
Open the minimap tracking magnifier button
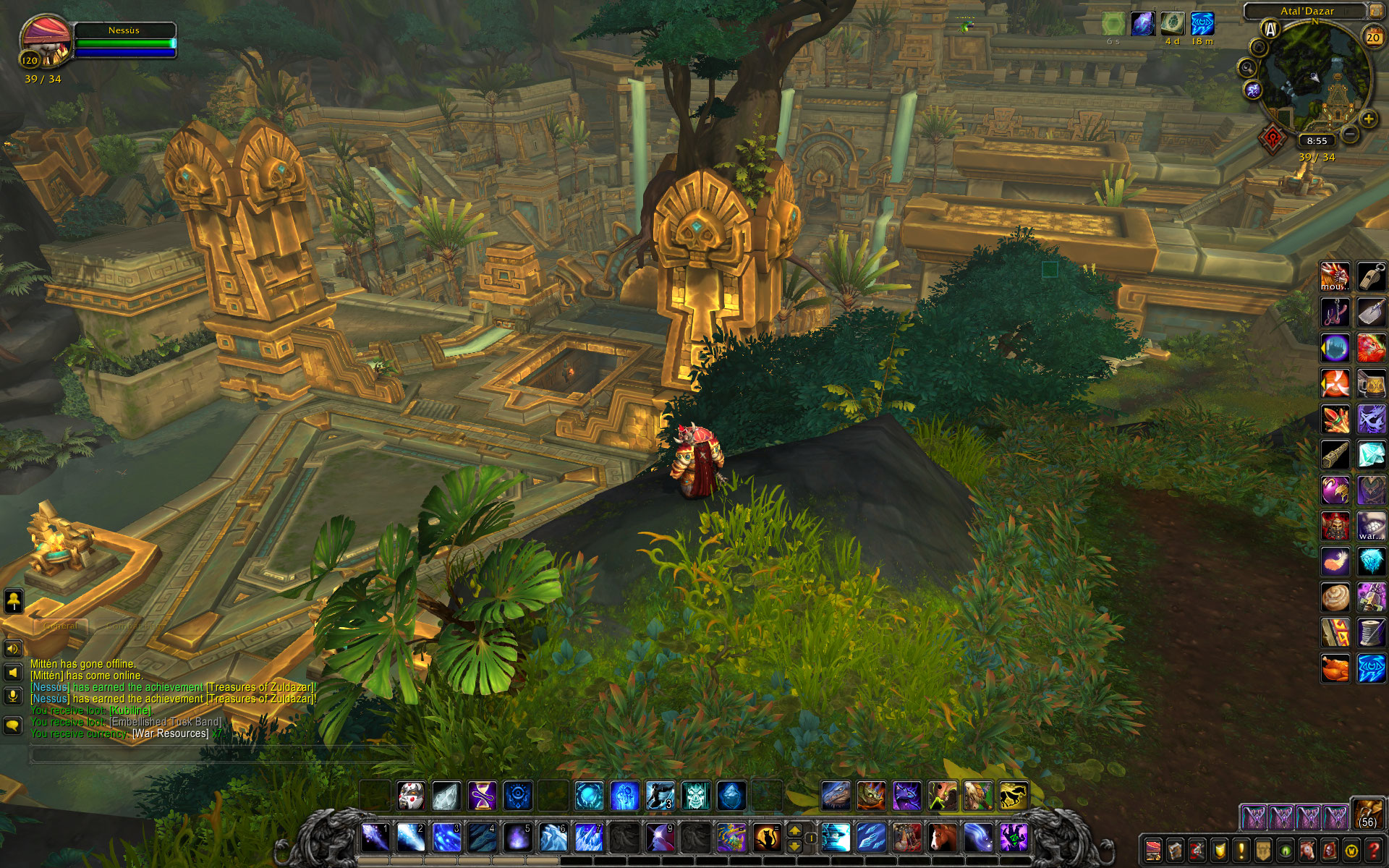1247,68
